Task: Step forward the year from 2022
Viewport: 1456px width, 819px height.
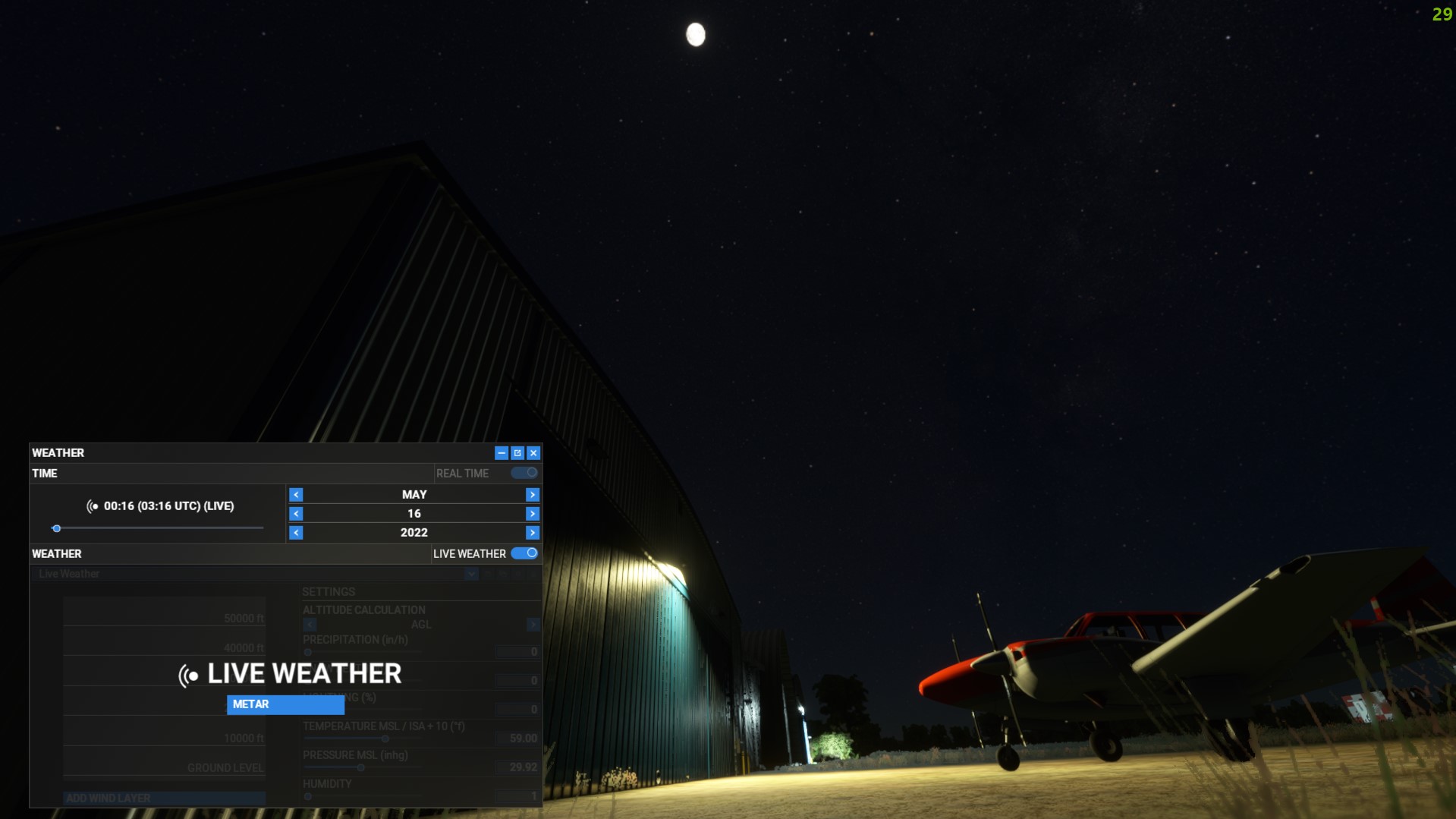Action: pyautogui.click(x=533, y=533)
